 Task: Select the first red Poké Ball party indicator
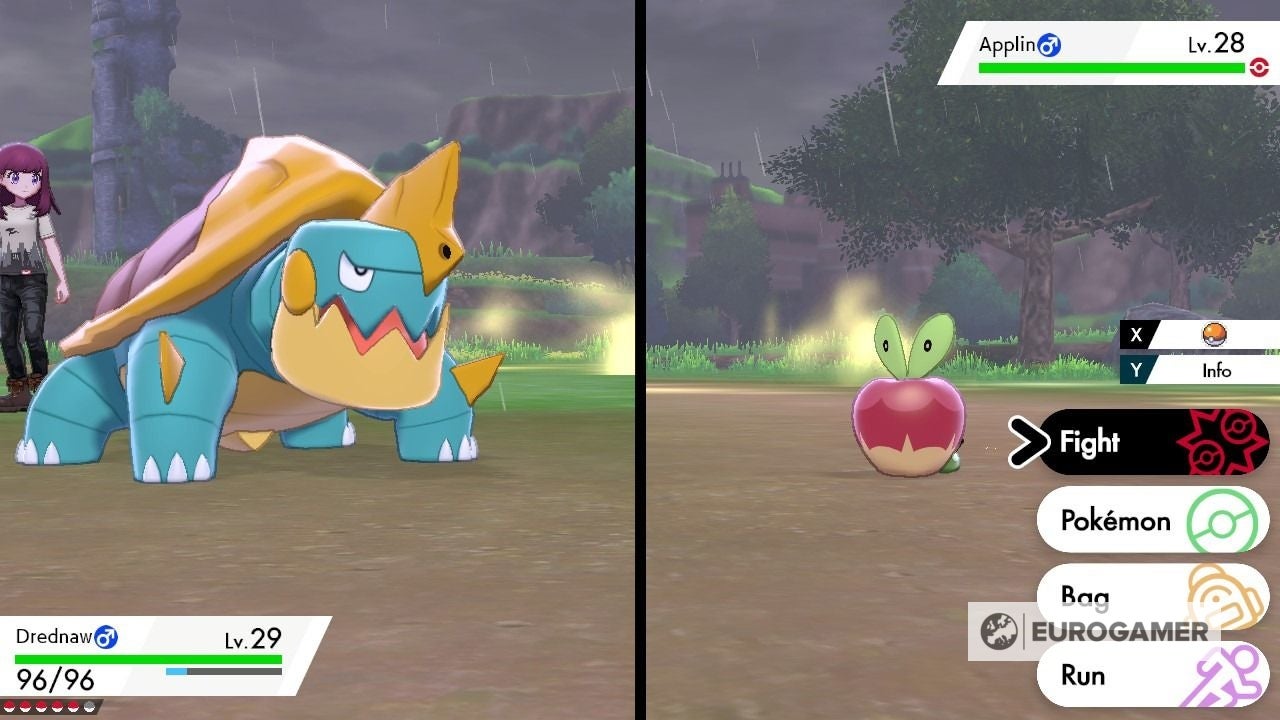point(10,706)
